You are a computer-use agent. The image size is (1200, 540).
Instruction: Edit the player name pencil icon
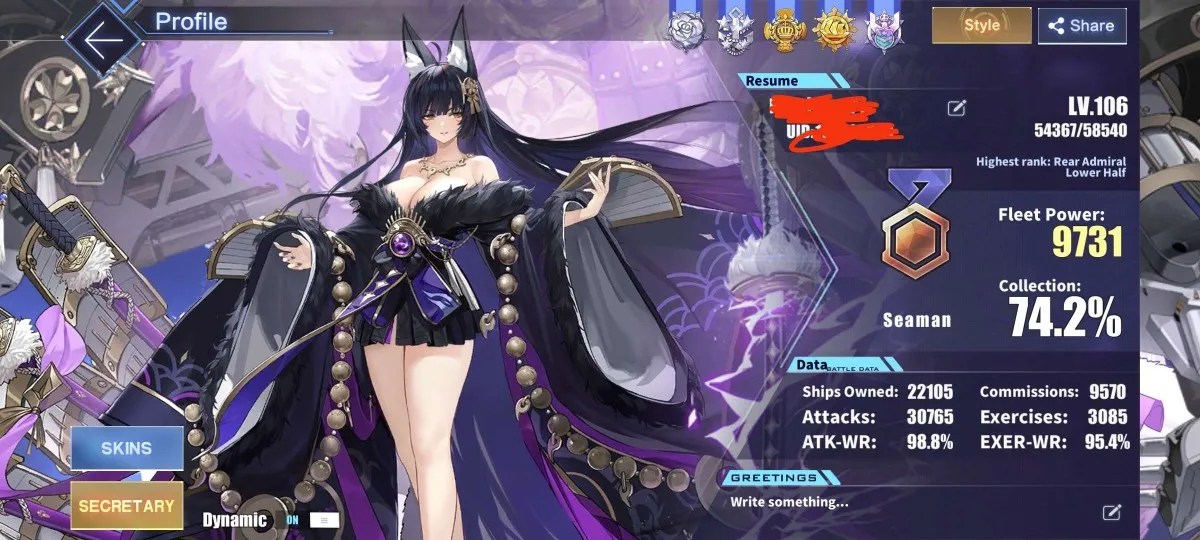click(957, 108)
